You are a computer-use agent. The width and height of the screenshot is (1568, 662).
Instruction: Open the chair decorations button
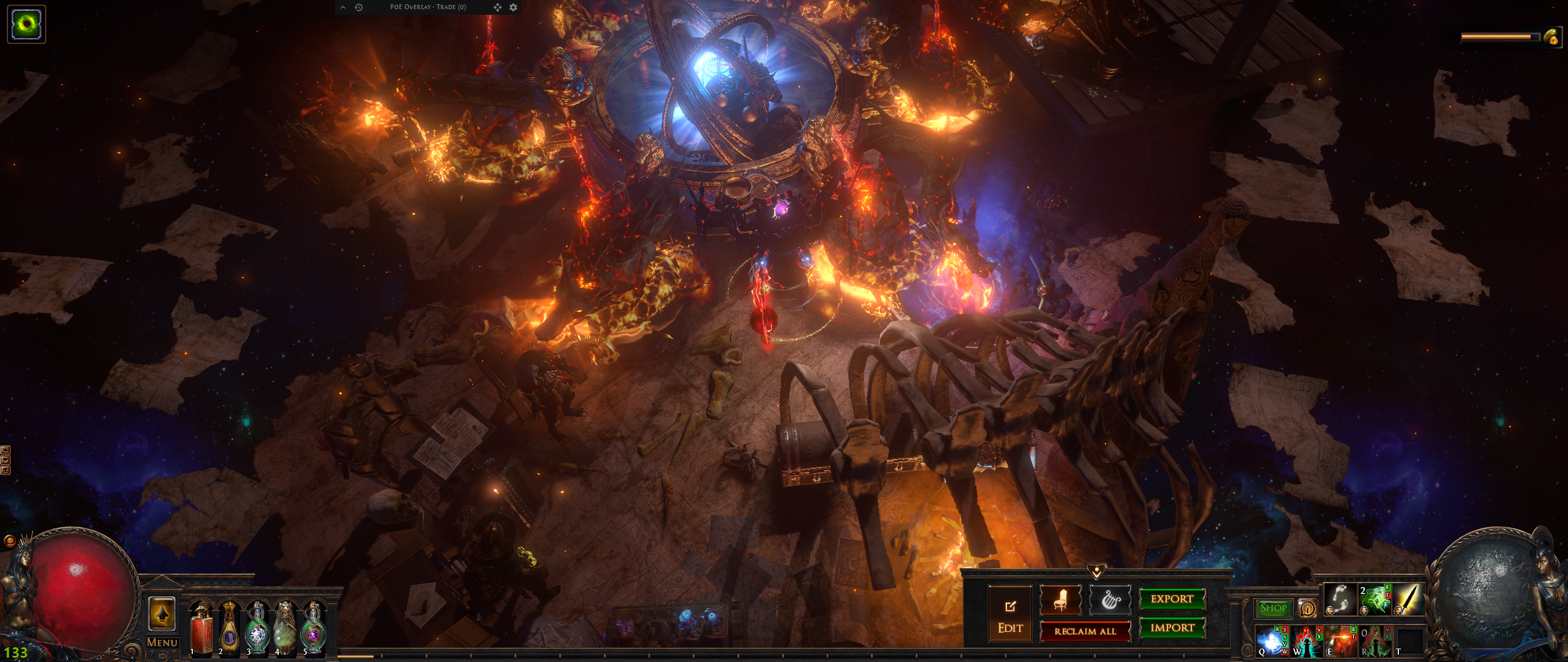pos(1060,600)
